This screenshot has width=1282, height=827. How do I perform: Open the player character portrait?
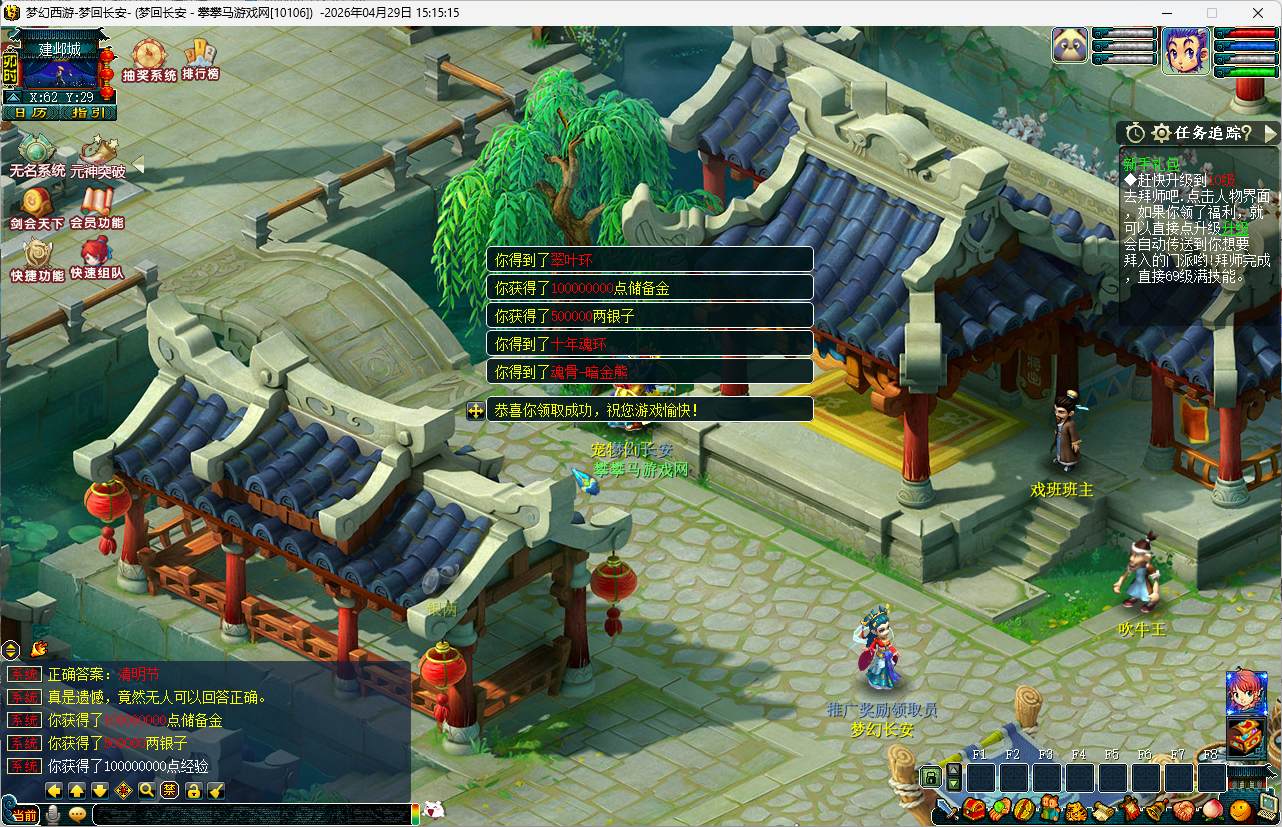(1185, 50)
